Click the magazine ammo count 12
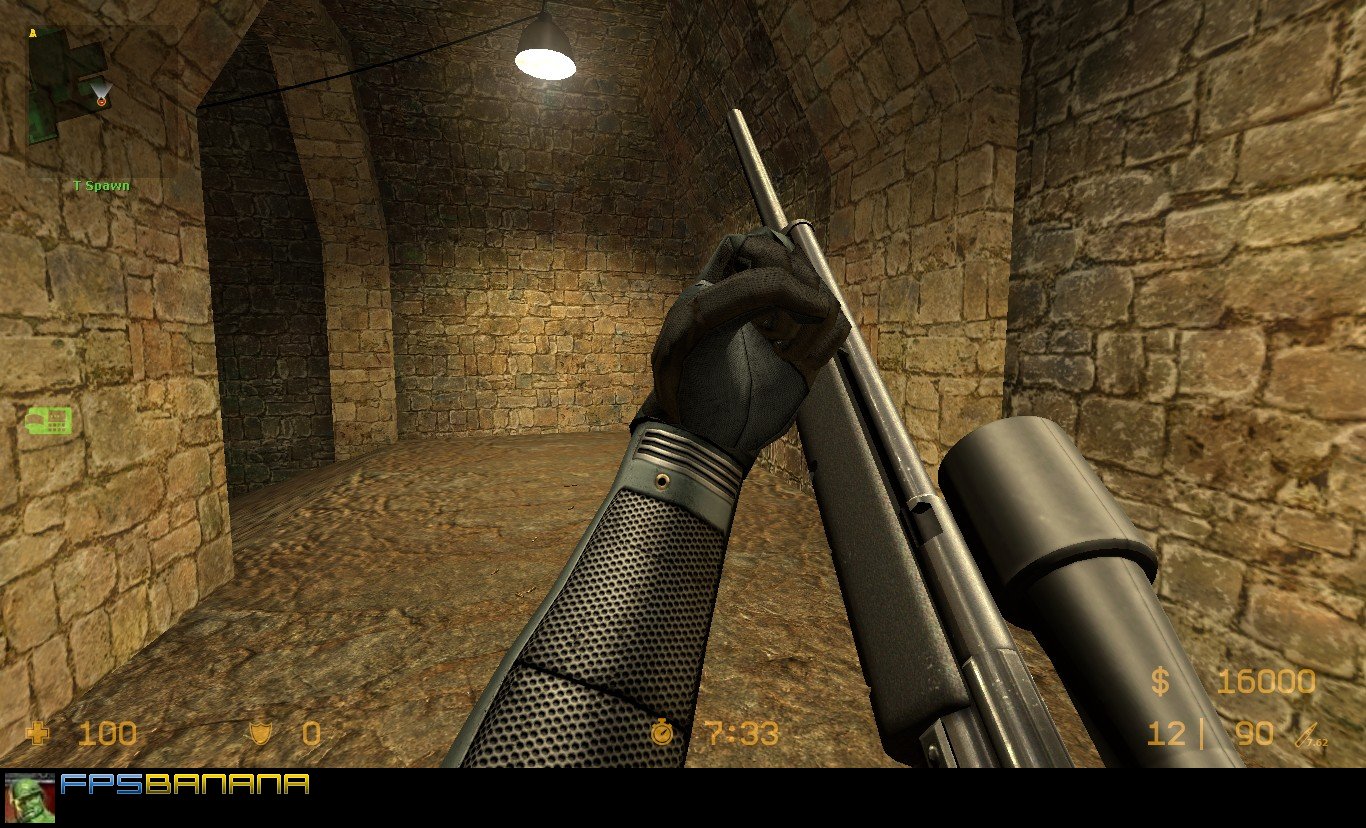 tap(1167, 734)
